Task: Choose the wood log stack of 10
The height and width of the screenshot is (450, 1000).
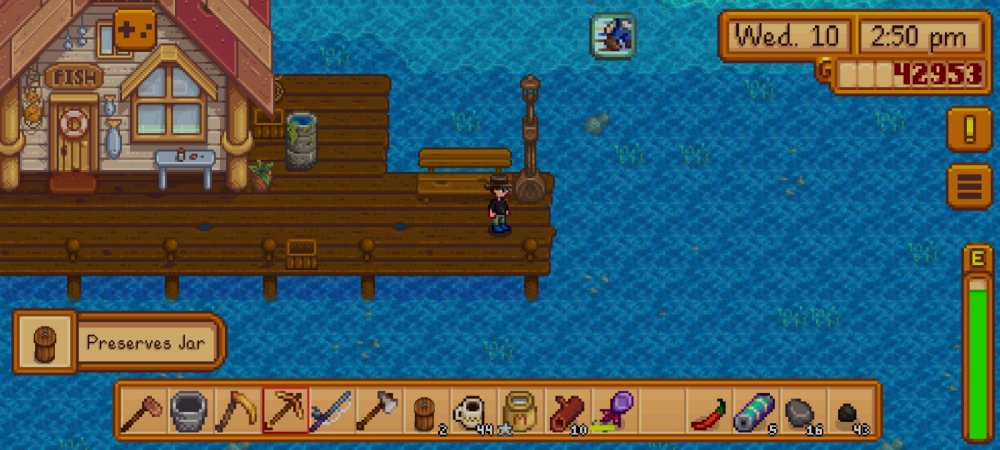Action: pyautogui.click(x=566, y=410)
